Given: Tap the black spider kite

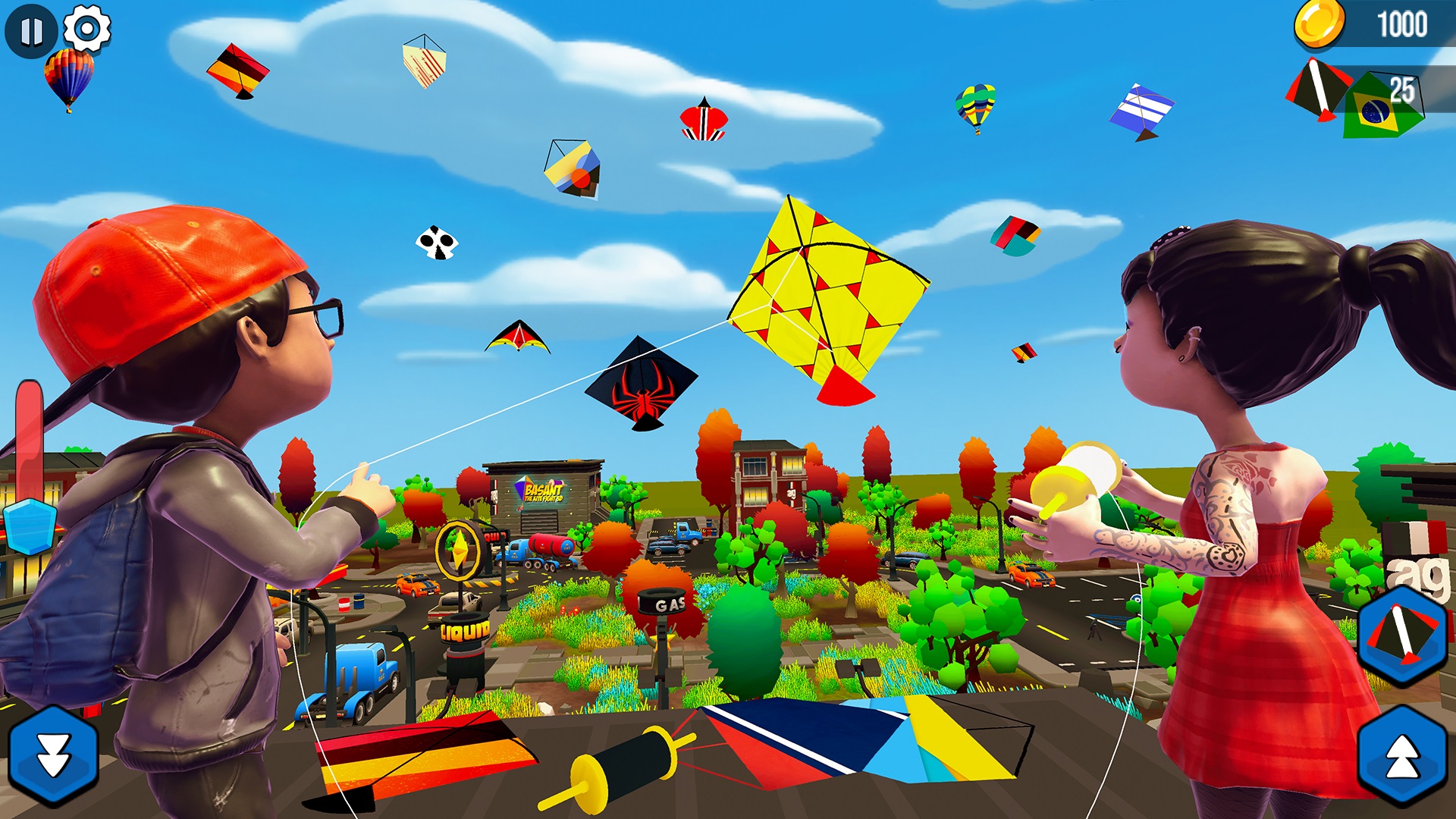Looking at the screenshot, I should tap(641, 387).
